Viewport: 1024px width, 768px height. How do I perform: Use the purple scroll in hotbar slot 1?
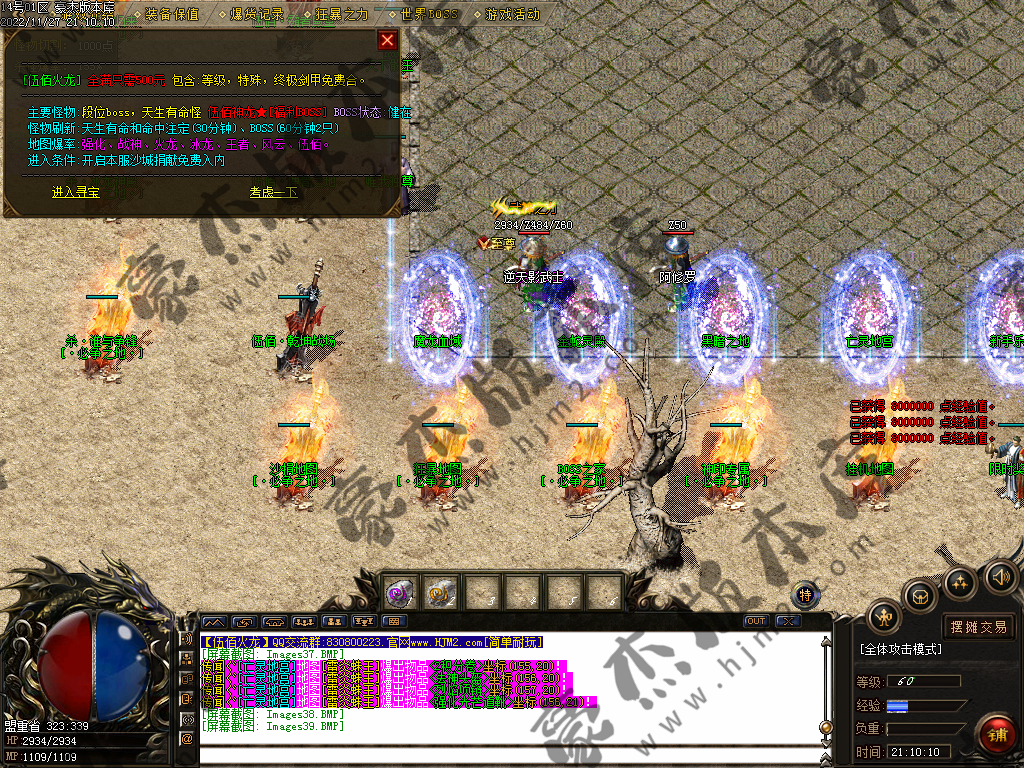point(400,593)
